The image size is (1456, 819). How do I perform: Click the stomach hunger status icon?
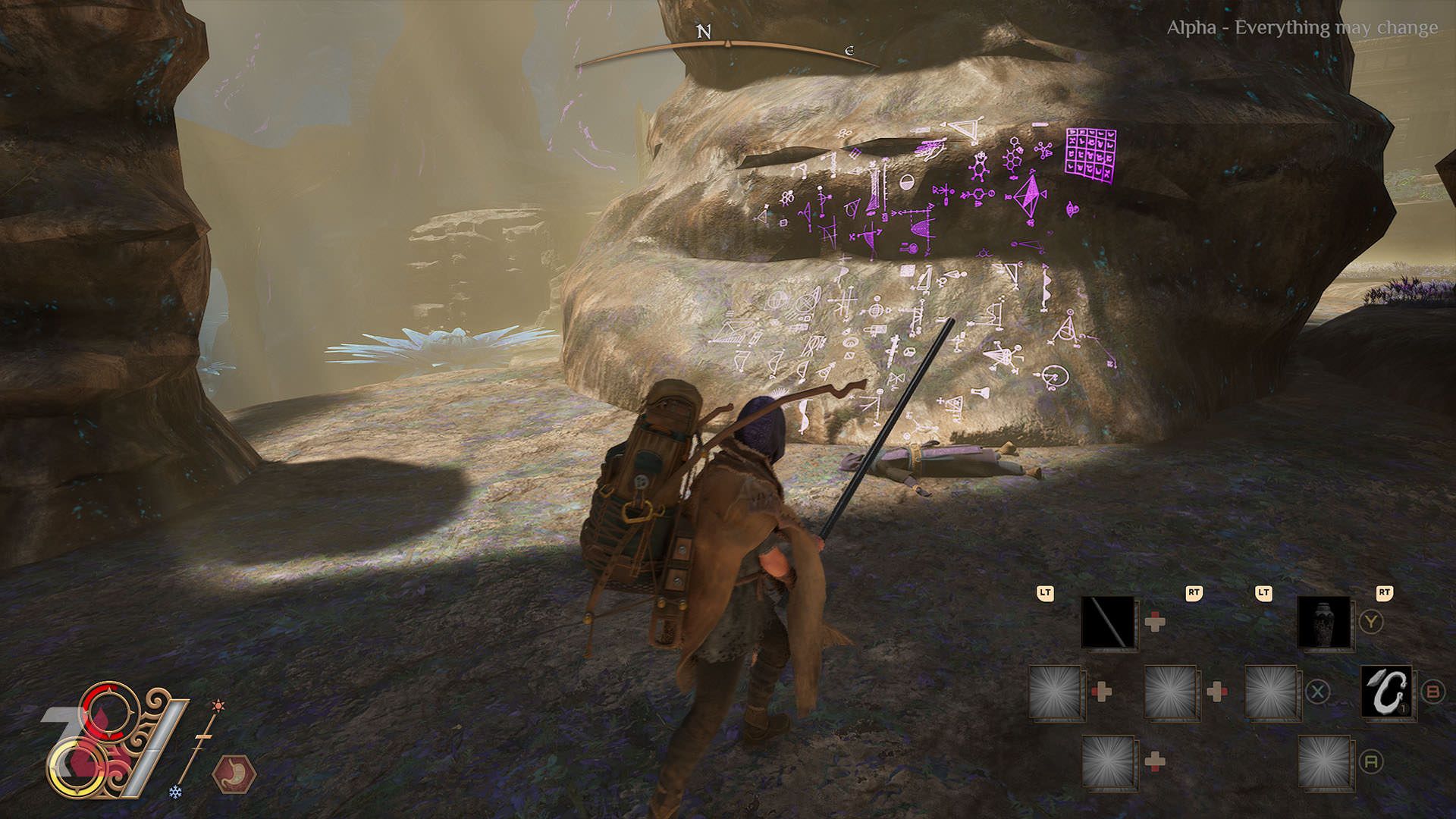click(234, 775)
